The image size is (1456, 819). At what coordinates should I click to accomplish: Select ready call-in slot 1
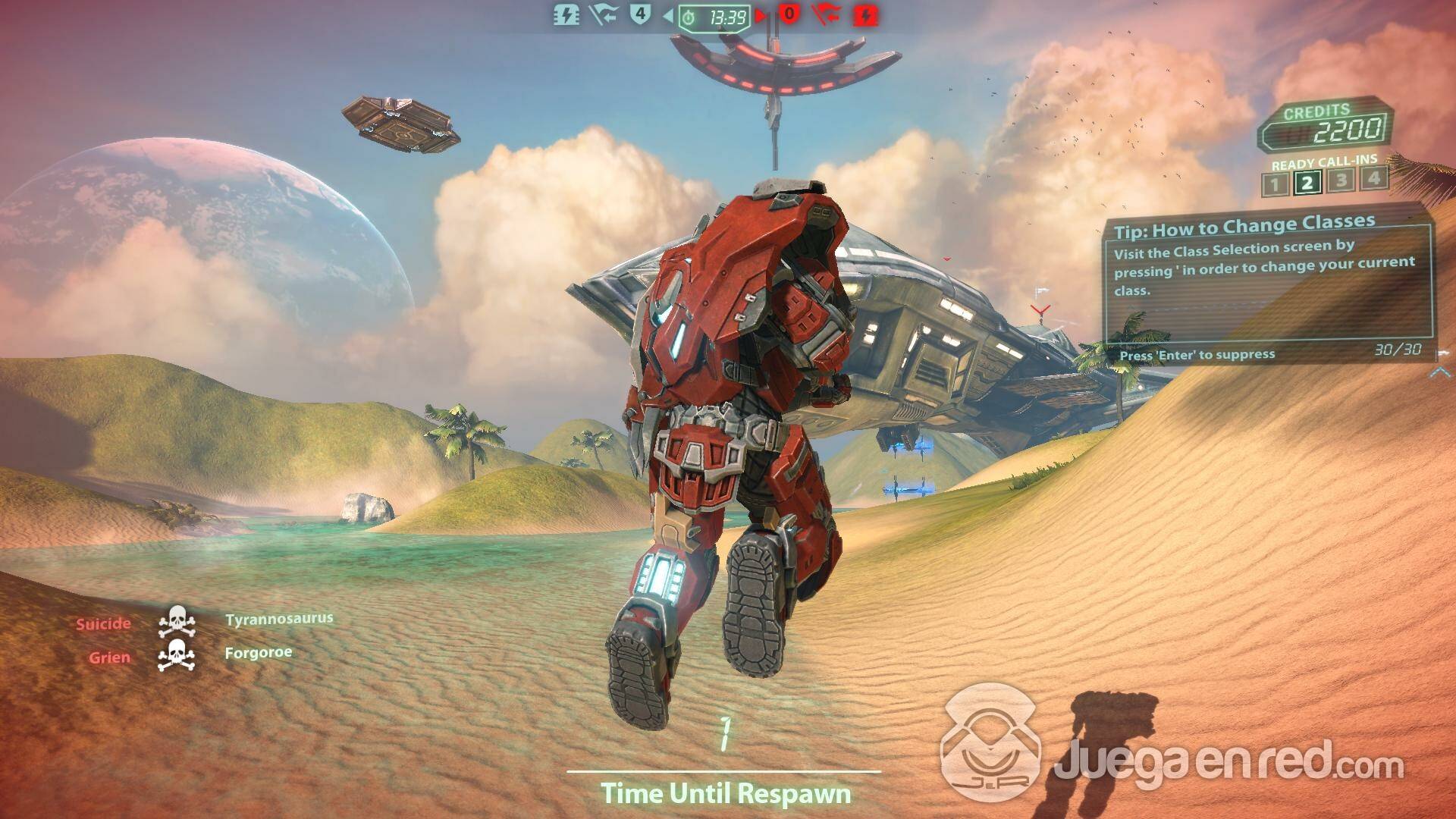tap(1275, 184)
